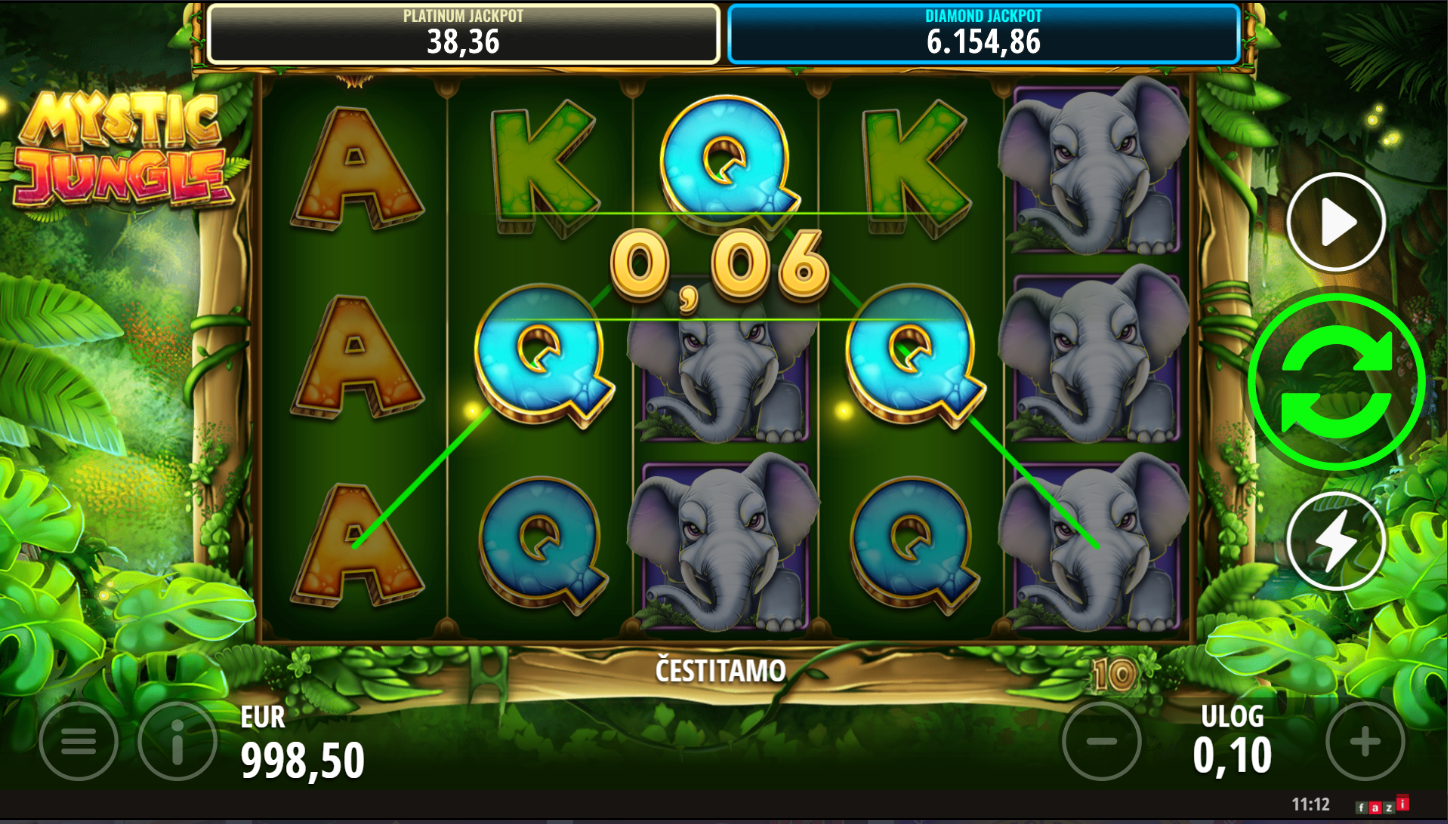Open the Diamond Jackpot panel

pos(983,34)
